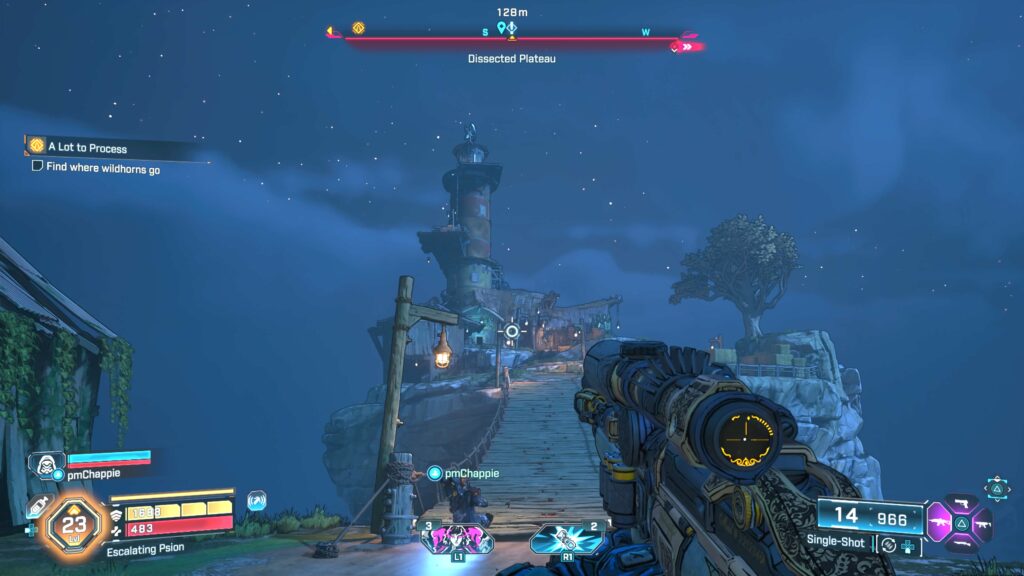Viewport: 1024px width, 576px height.
Task: Tick the Find where wildhorns go objective
Action: pos(37,168)
